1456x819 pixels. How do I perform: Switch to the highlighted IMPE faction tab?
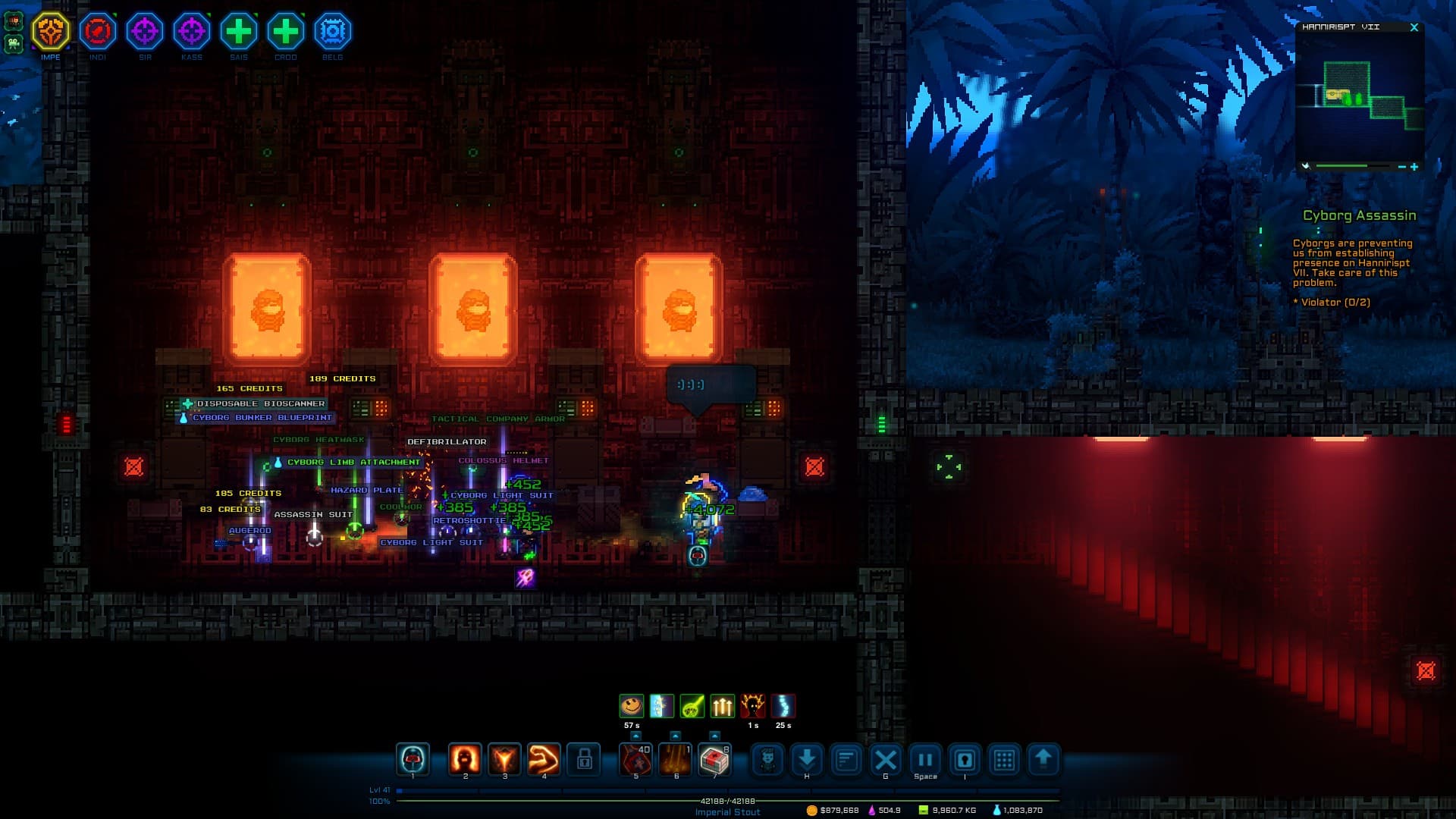pyautogui.click(x=51, y=32)
